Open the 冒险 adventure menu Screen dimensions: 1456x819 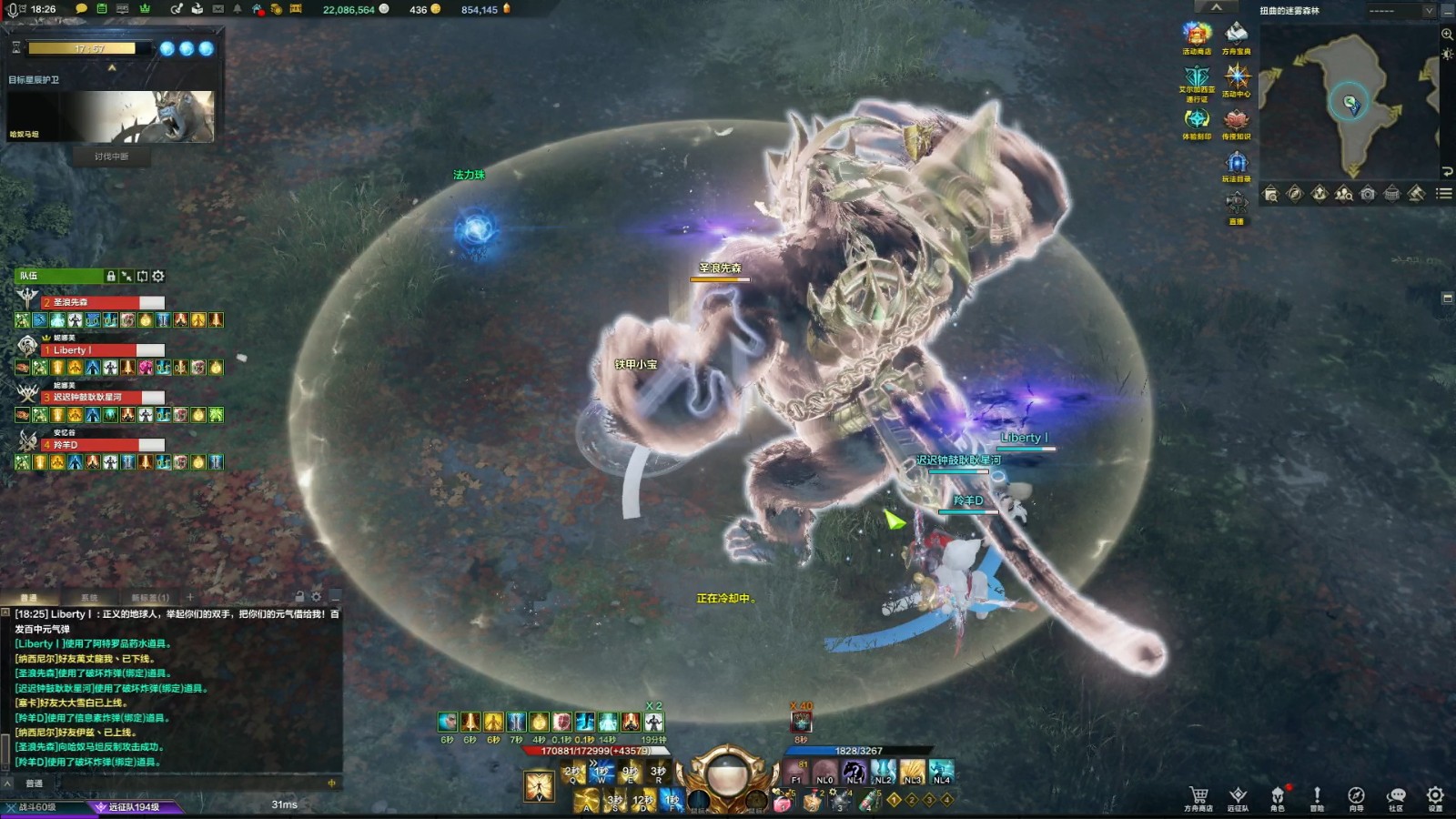(x=1317, y=797)
